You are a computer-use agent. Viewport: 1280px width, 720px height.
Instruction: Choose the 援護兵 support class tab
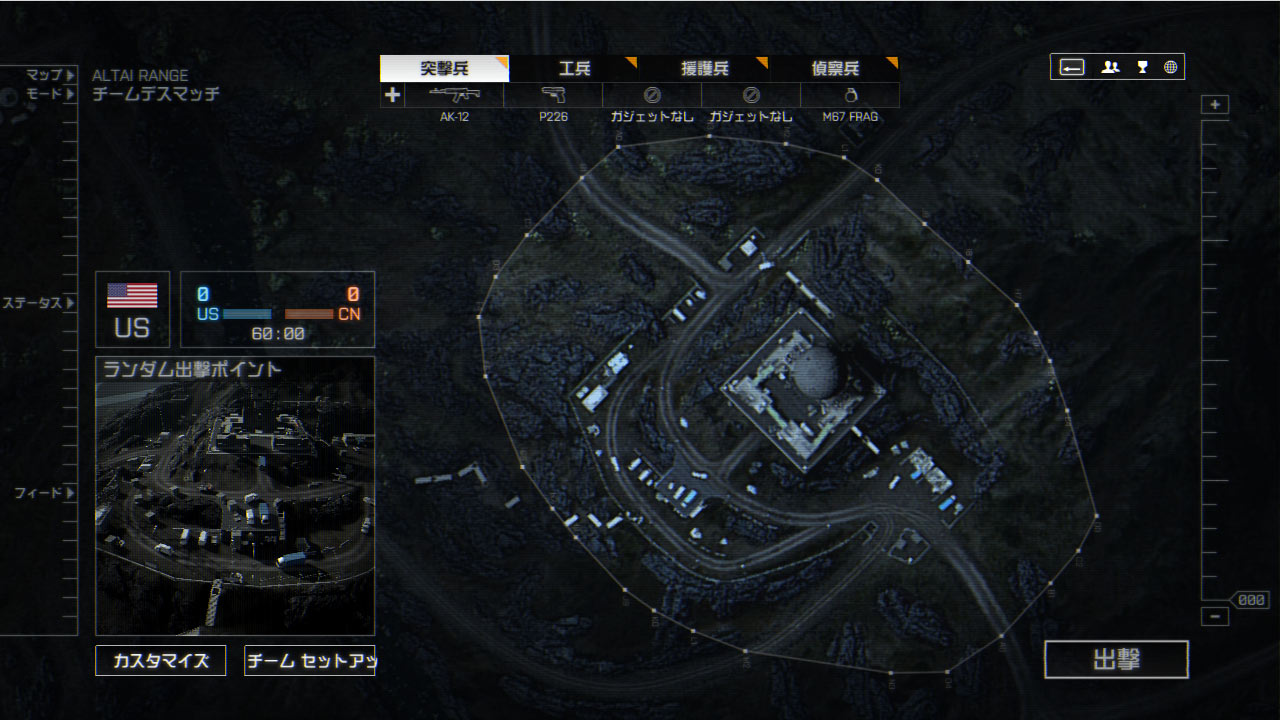point(705,69)
